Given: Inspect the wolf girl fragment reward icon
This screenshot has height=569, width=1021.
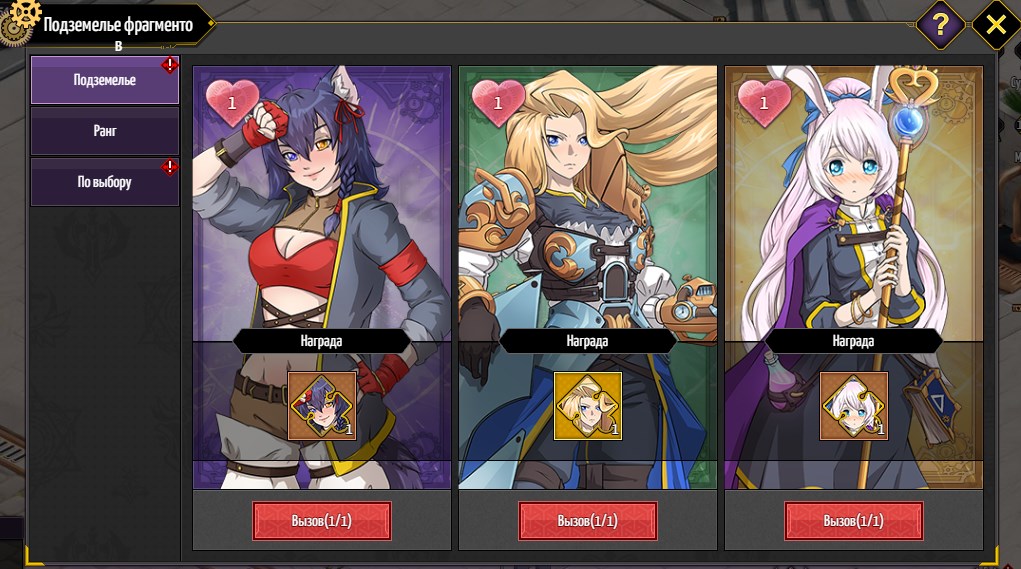Looking at the screenshot, I should 321,406.
